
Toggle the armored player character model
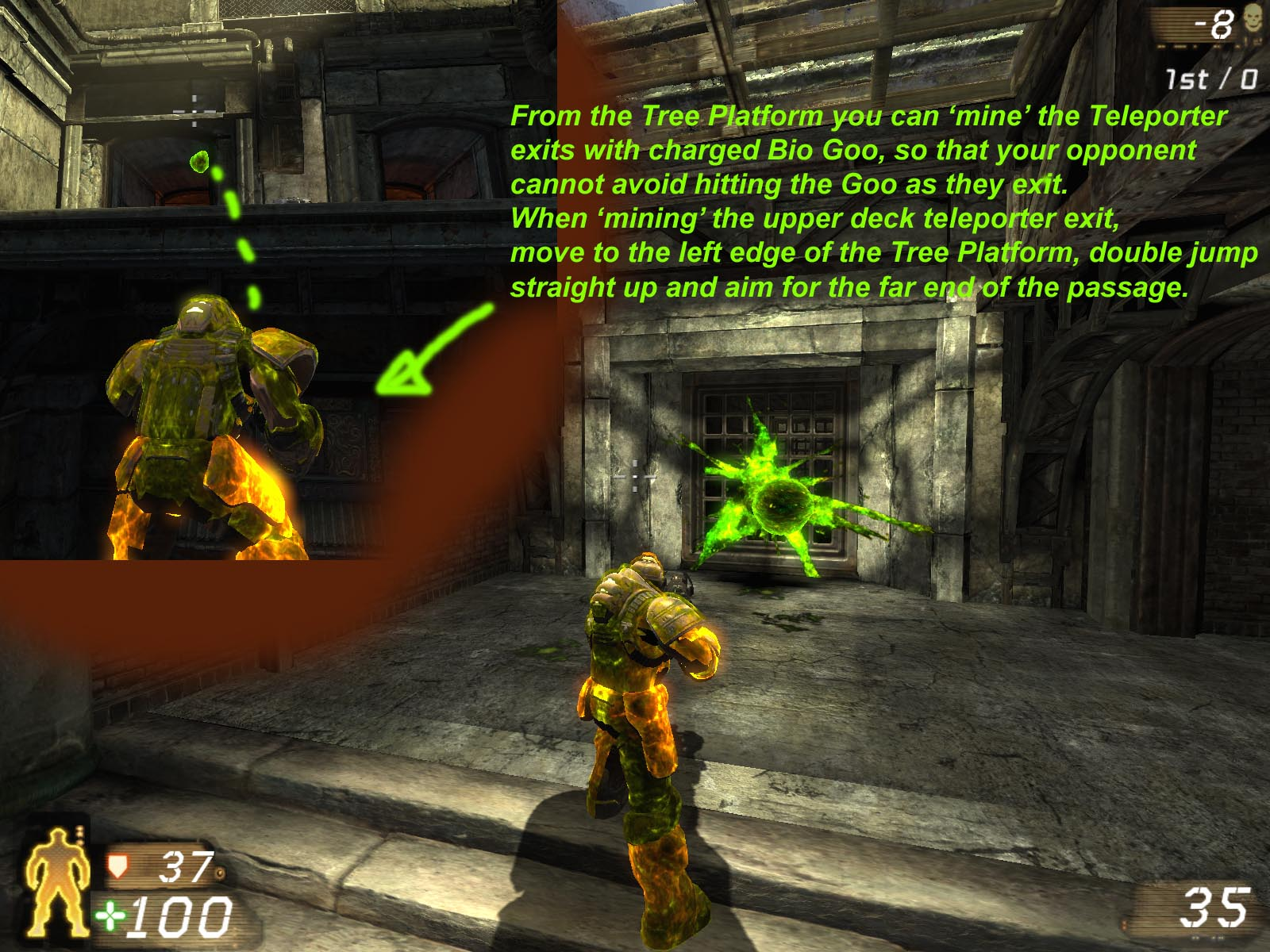coord(643,698)
